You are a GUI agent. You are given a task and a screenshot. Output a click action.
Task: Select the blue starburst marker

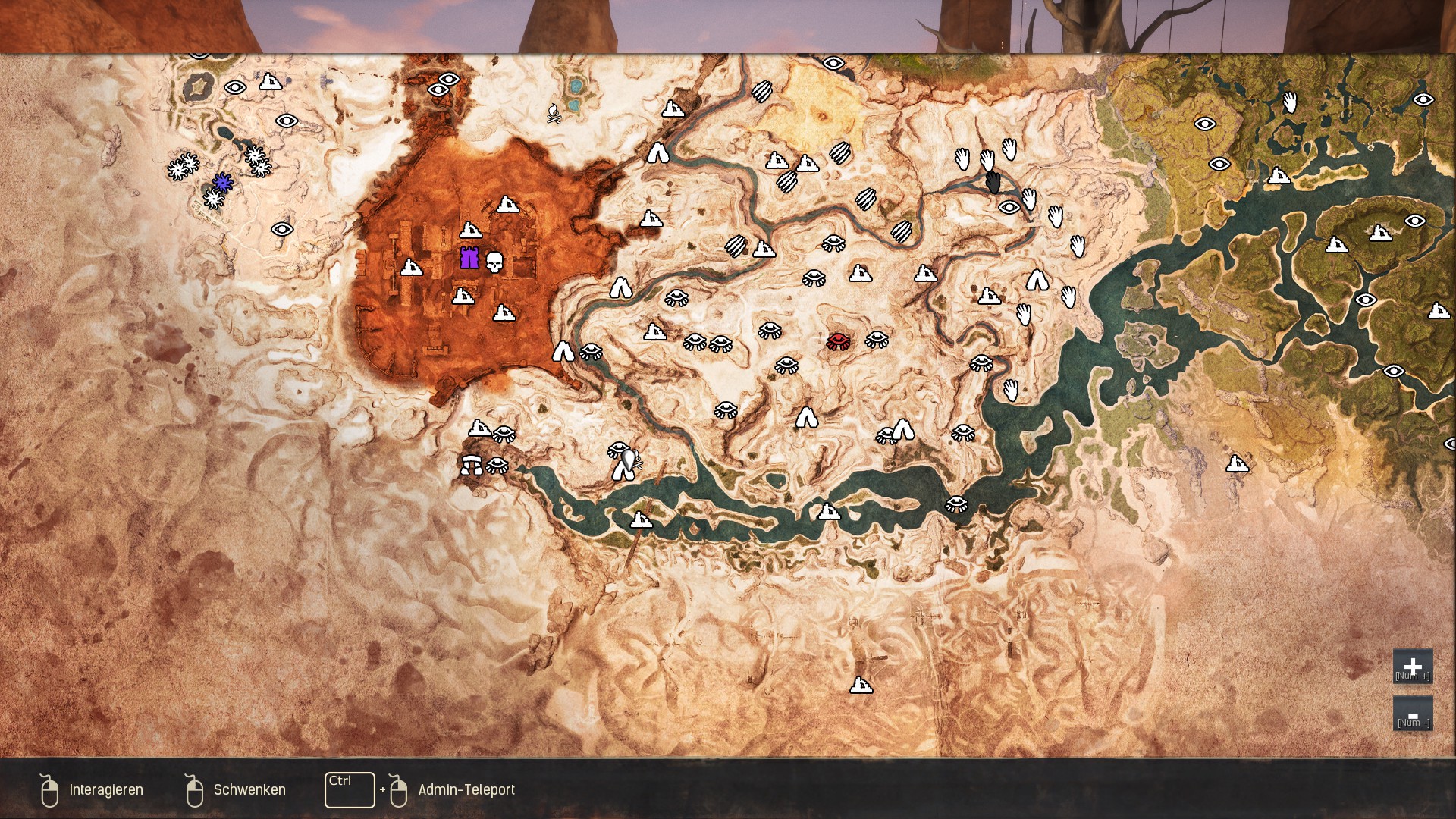(x=222, y=182)
